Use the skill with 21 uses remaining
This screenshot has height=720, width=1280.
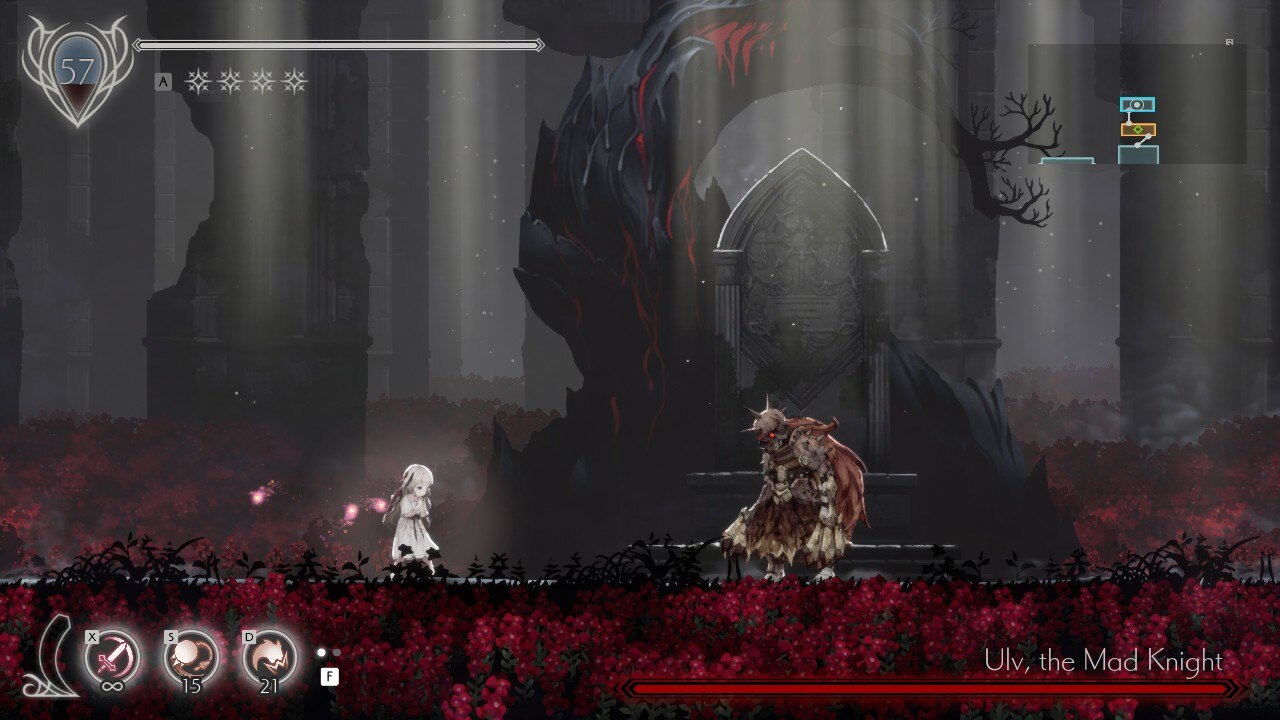tap(270, 657)
